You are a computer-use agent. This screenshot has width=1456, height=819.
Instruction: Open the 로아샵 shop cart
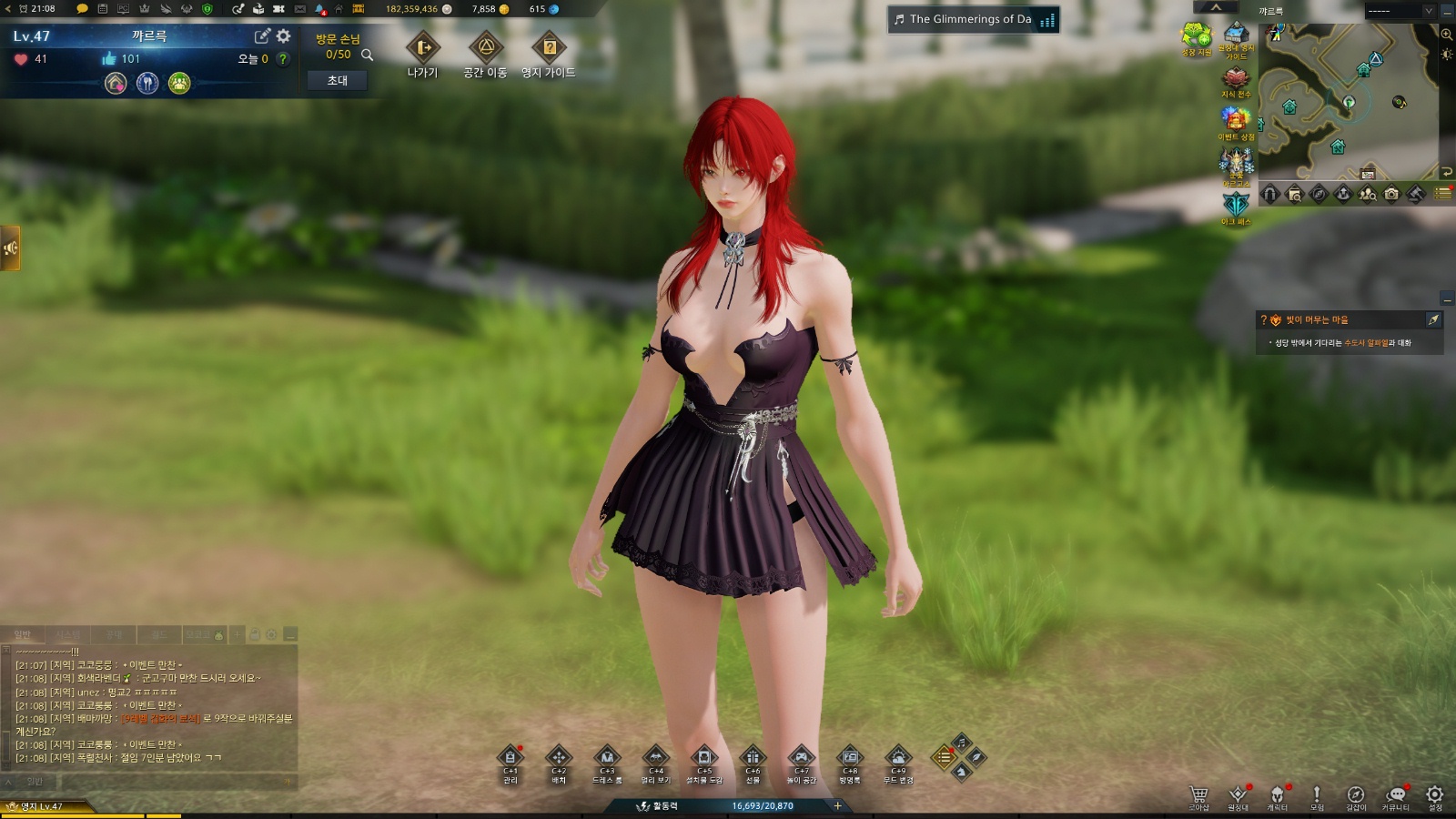1198,795
